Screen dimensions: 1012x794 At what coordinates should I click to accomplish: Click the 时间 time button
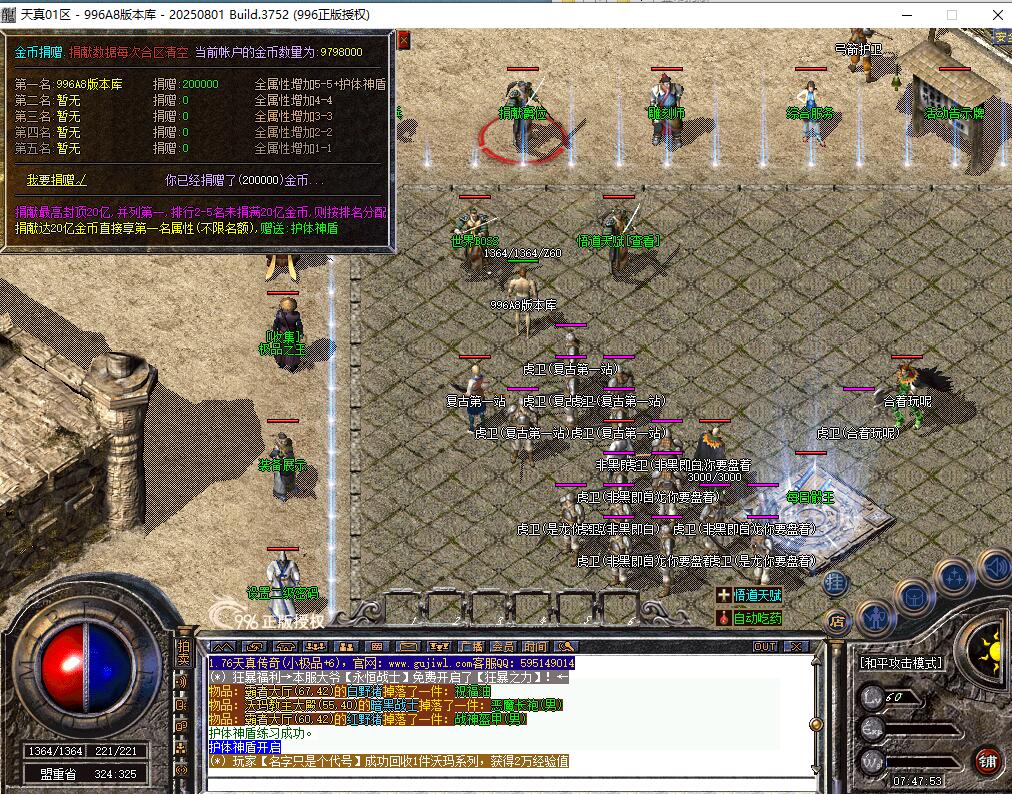(x=535, y=647)
